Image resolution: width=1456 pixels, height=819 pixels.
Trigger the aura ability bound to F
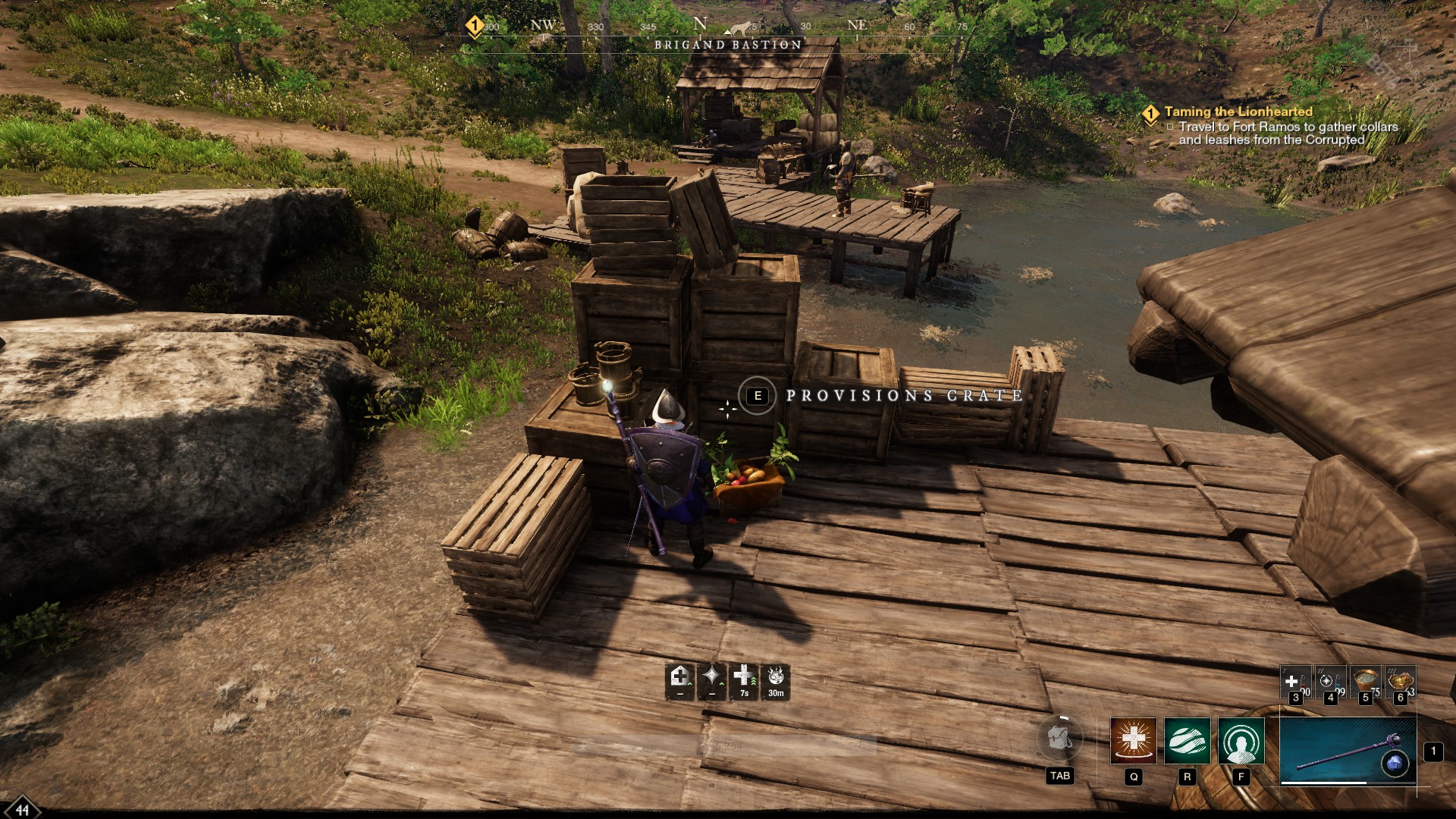tap(1241, 740)
